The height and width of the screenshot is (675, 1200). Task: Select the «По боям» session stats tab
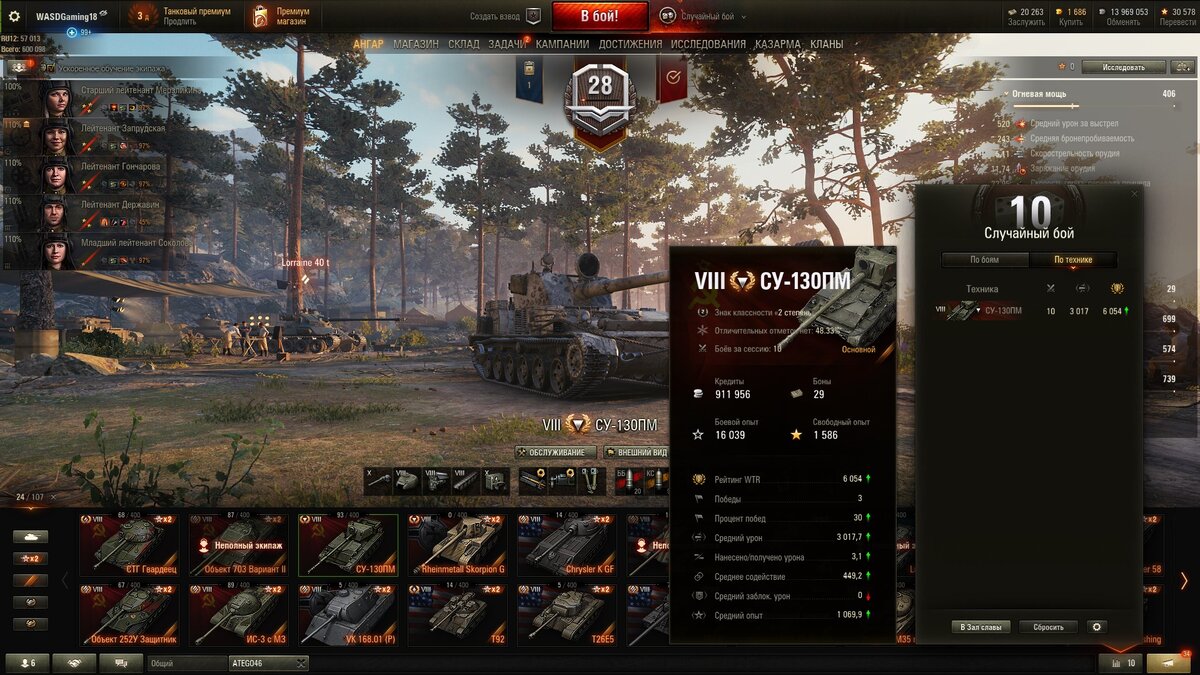coord(985,260)
